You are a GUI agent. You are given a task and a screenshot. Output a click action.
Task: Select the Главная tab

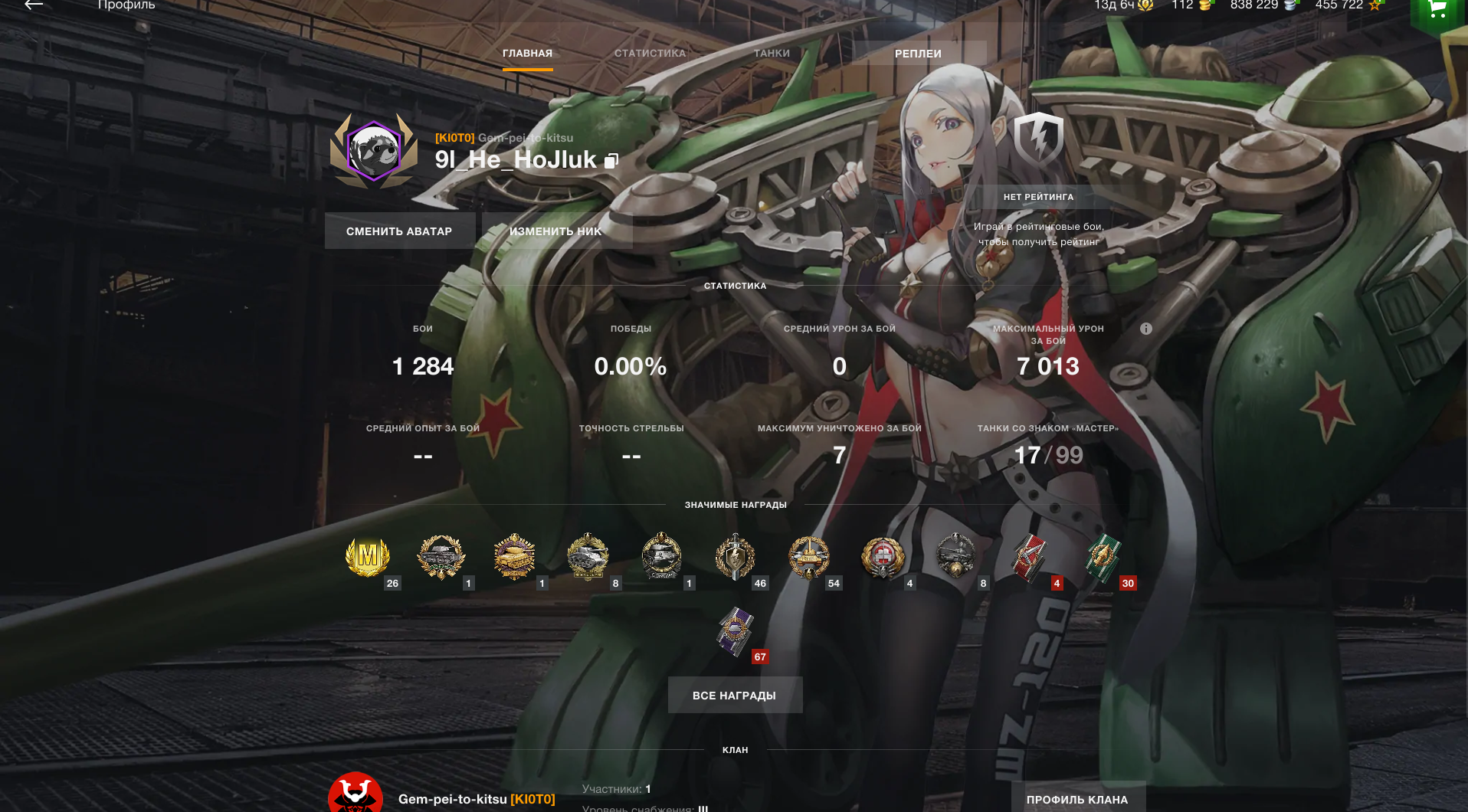pyautogui.click(x=527, y=54)
